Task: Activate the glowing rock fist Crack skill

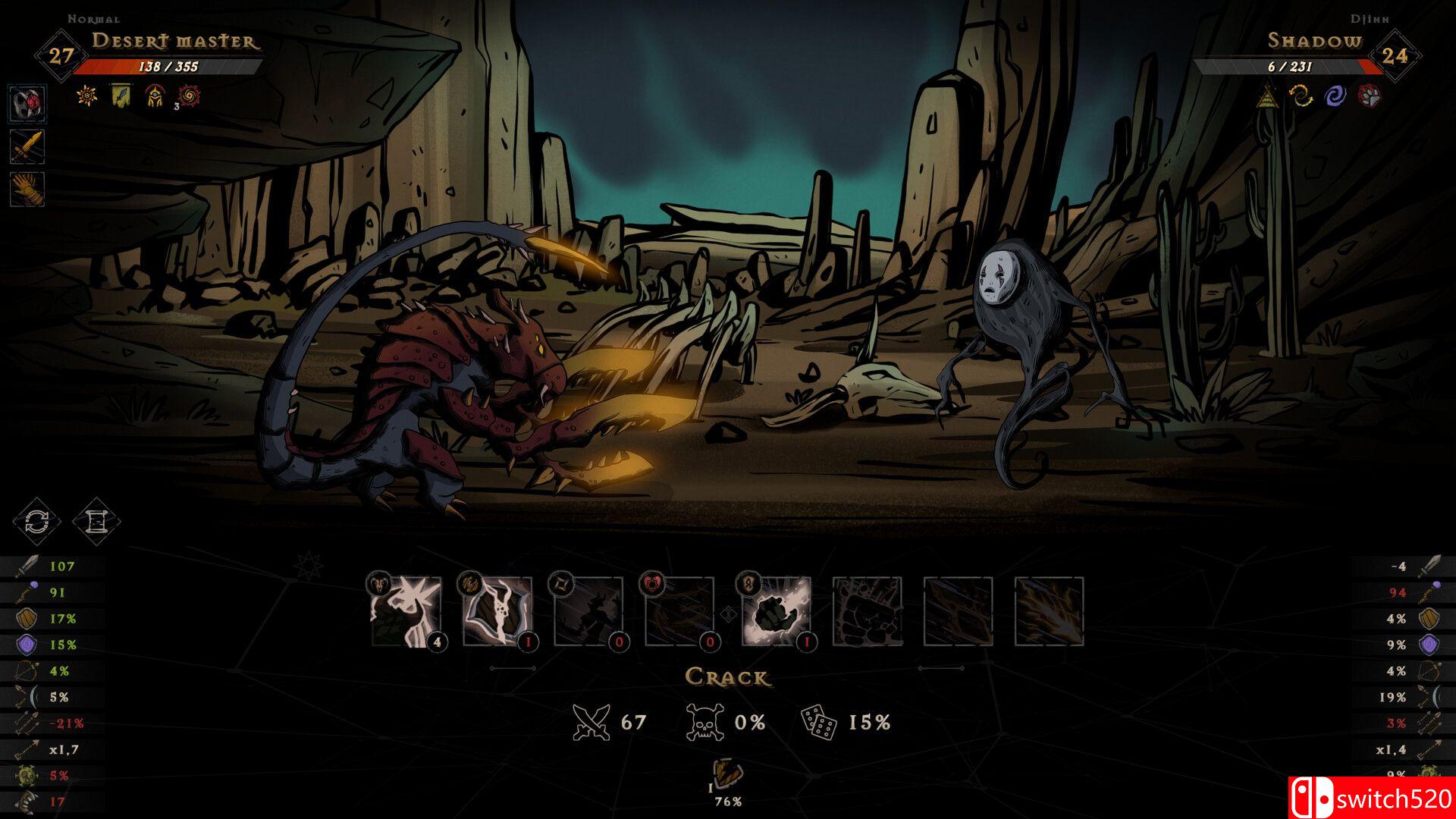Action: (x=776, y=611)
